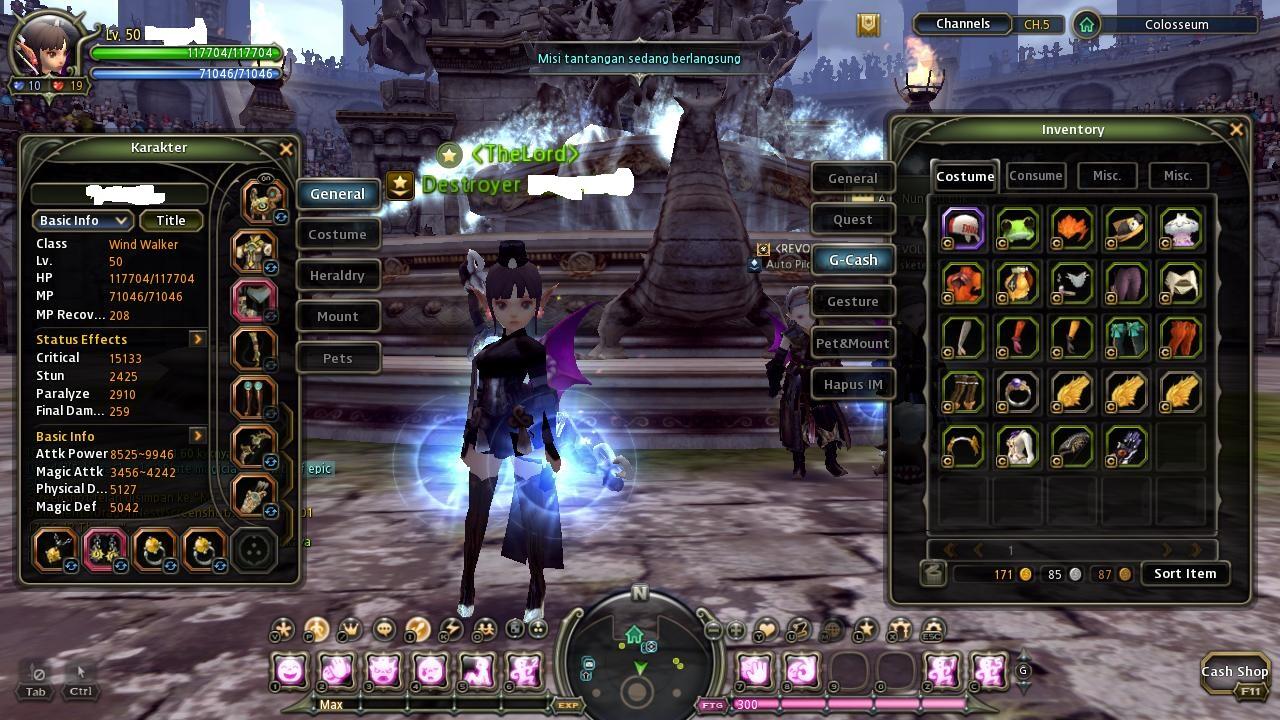1280x720 pixels.
Task: Select the Pet&Mount inventory category
Action: coord(853,343)
